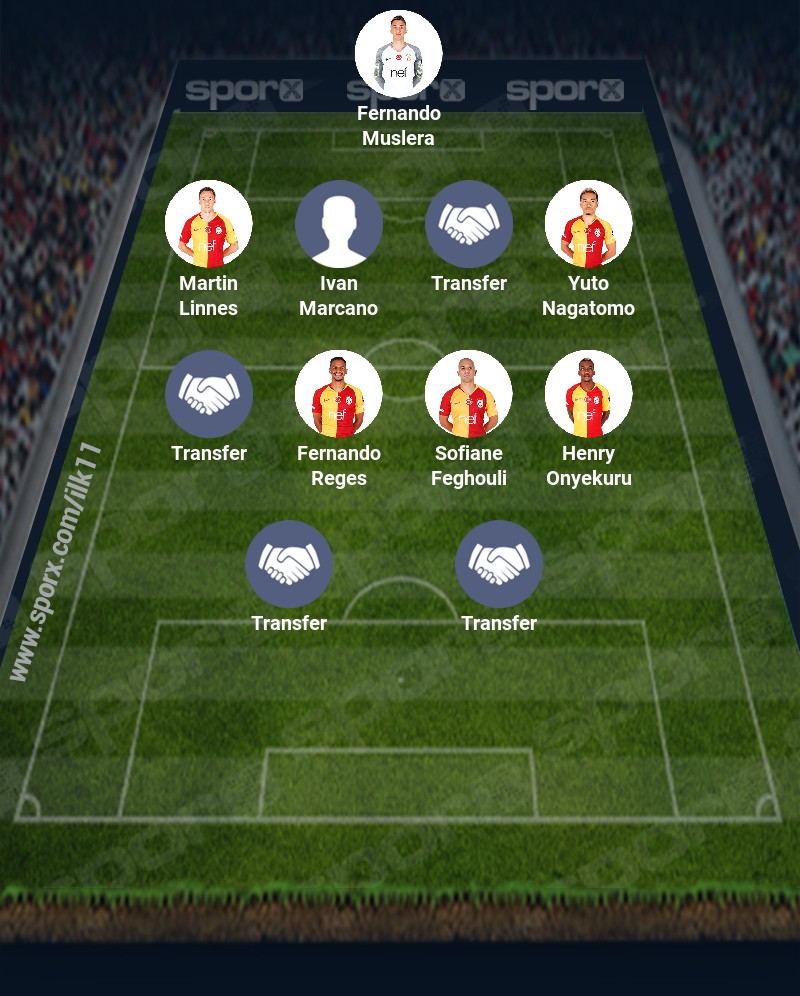Open the Transfer slot beside Fernando Reges

point(208,394)
